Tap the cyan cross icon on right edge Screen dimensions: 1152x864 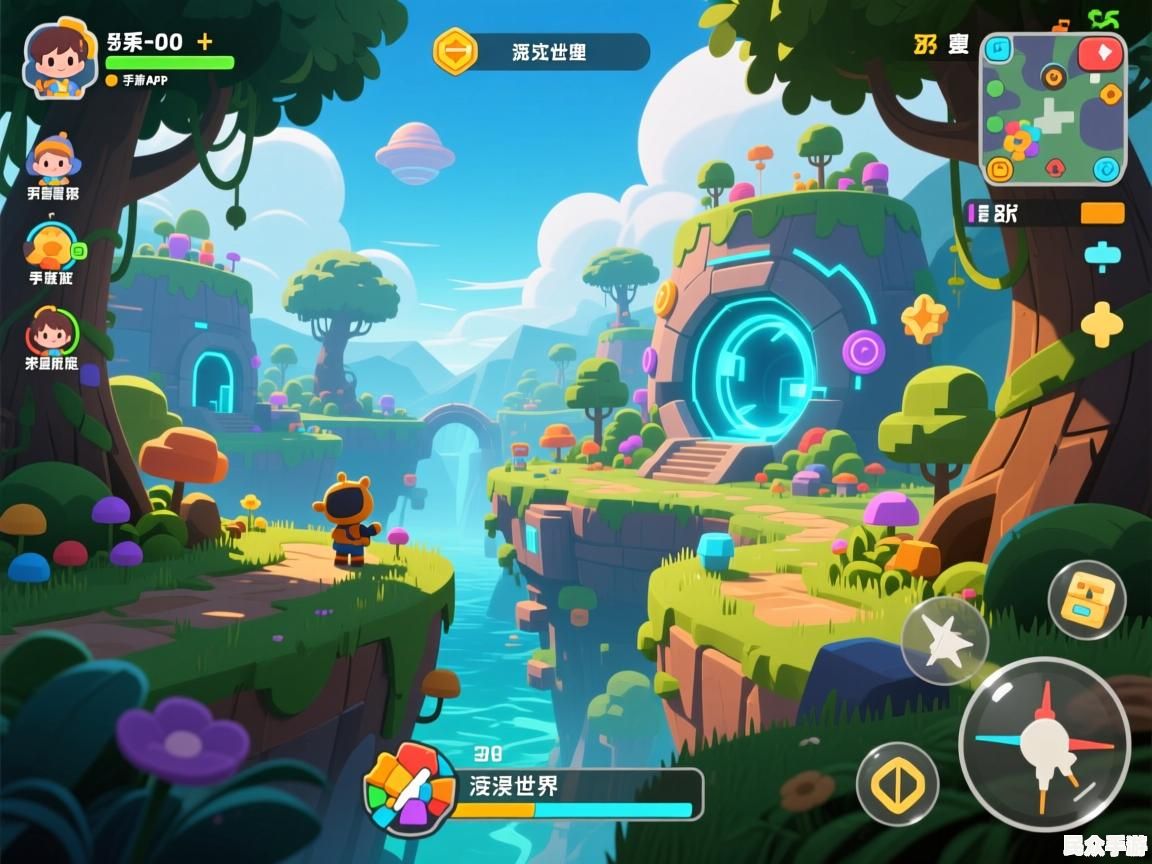tap(1101, 255)
